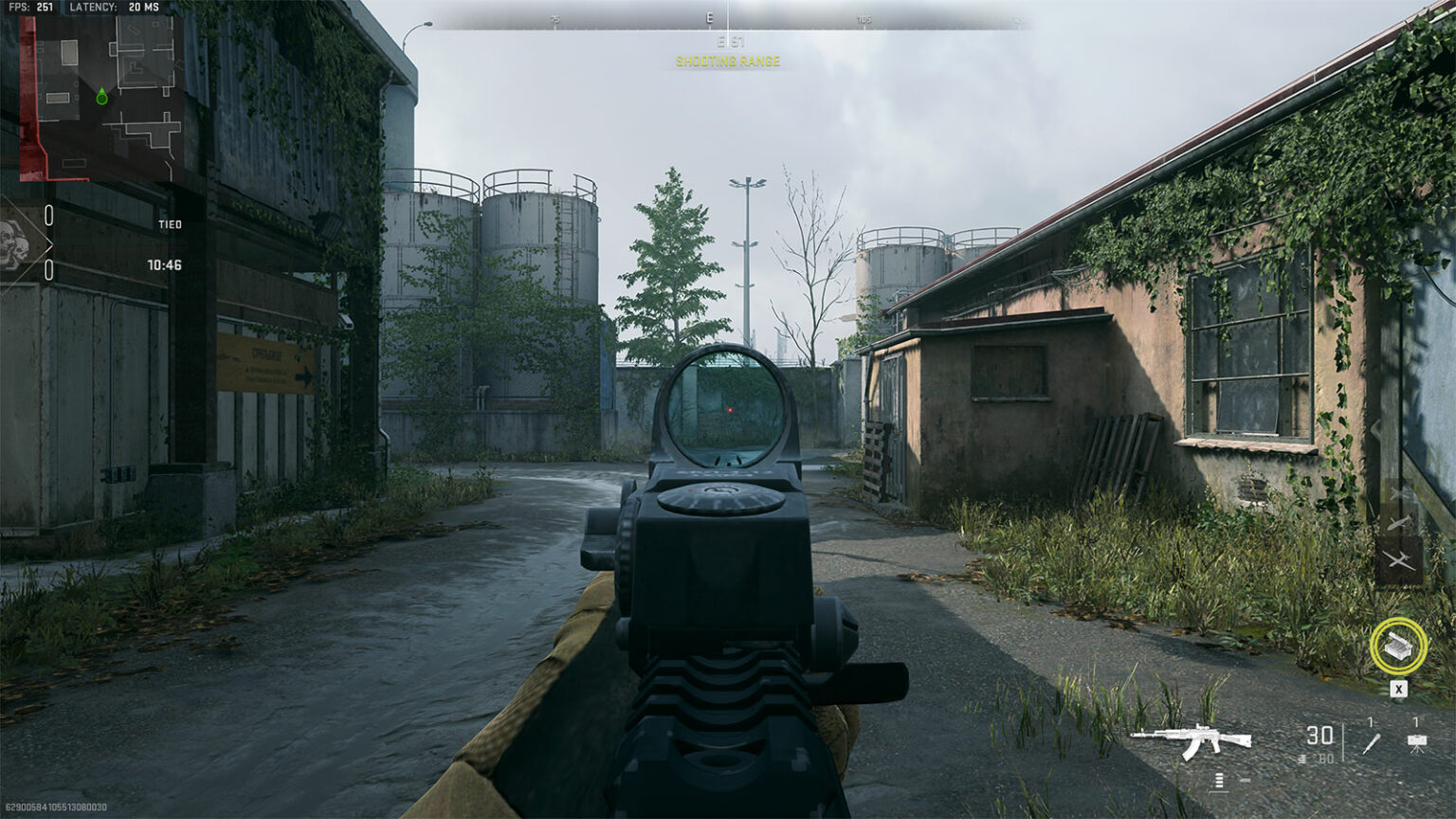1456x819 pixels.
Task: Toggle the green player marker on the minimap
Action: [101, 95]
